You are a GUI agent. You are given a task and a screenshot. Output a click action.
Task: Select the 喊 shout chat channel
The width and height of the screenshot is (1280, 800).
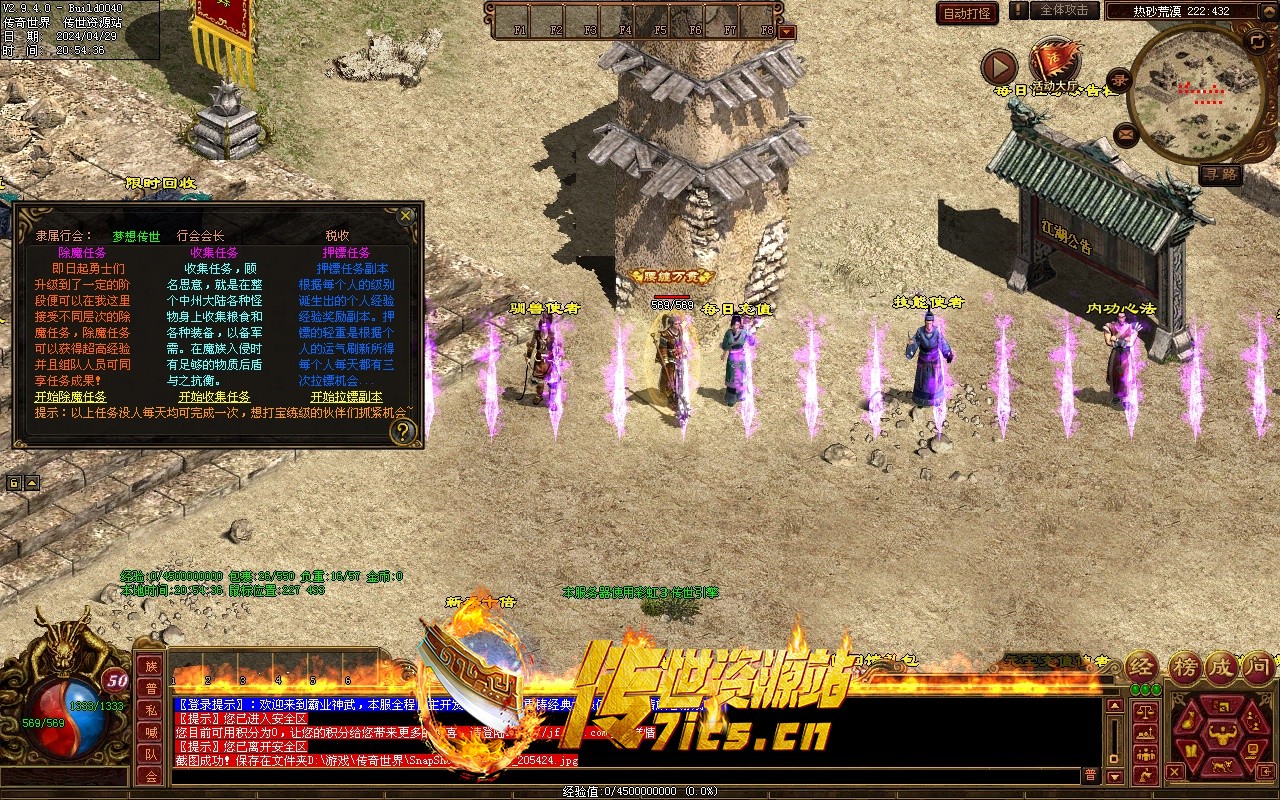(150, 732)
